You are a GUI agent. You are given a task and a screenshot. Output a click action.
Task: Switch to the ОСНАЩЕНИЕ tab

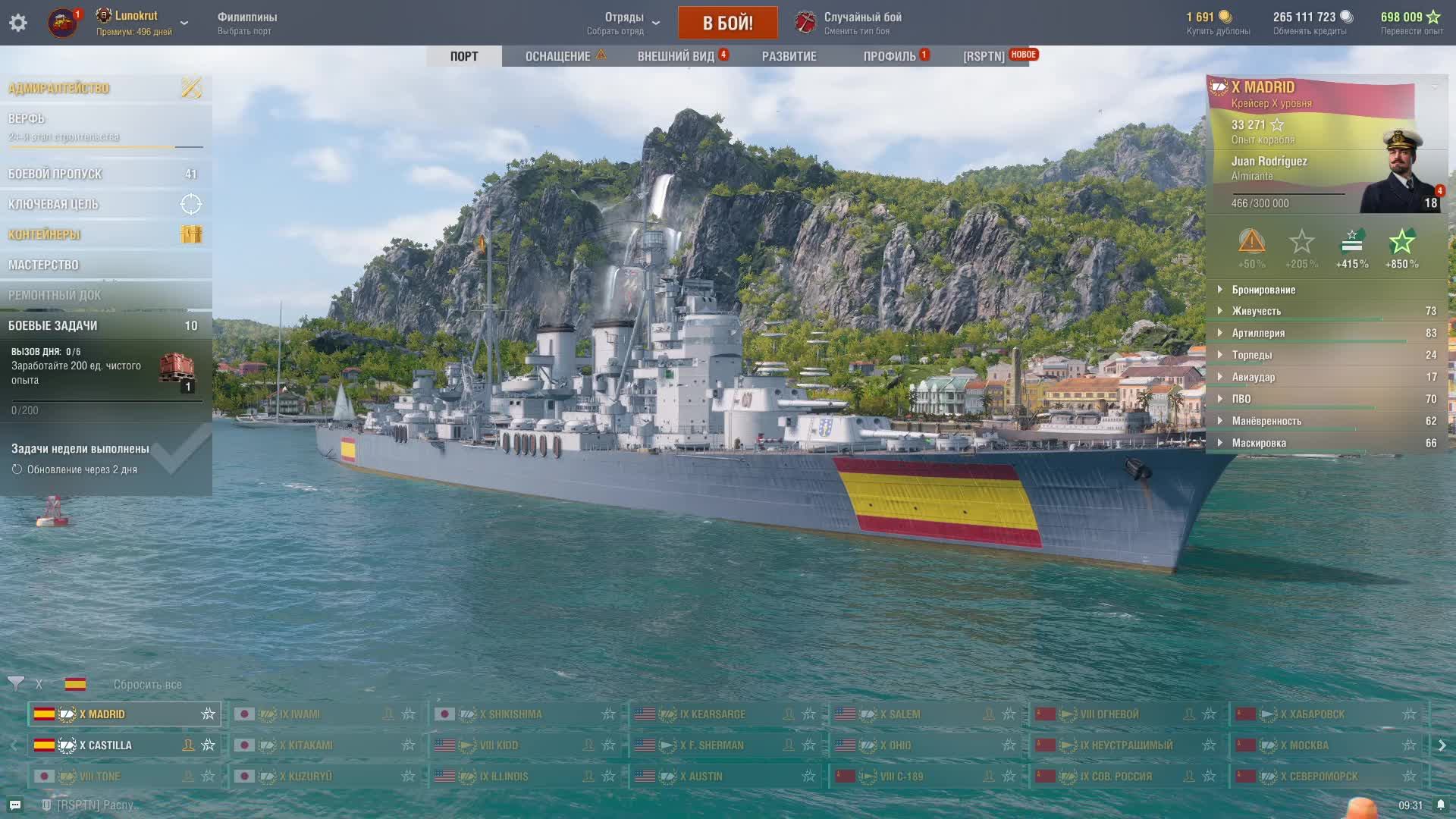[558, 56]
